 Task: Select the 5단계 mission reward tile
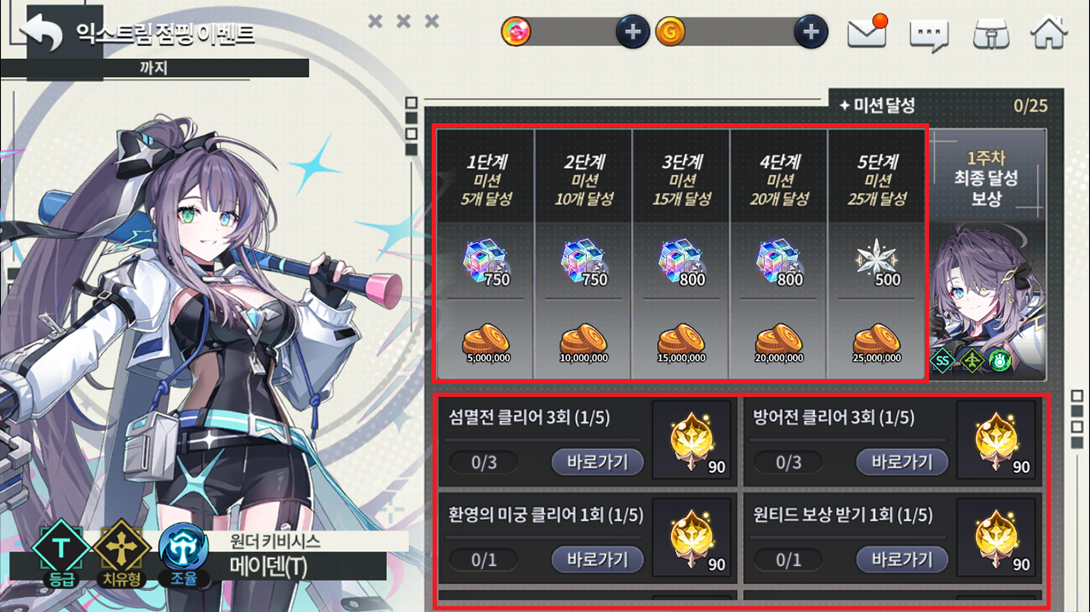[x=876, y=254]
